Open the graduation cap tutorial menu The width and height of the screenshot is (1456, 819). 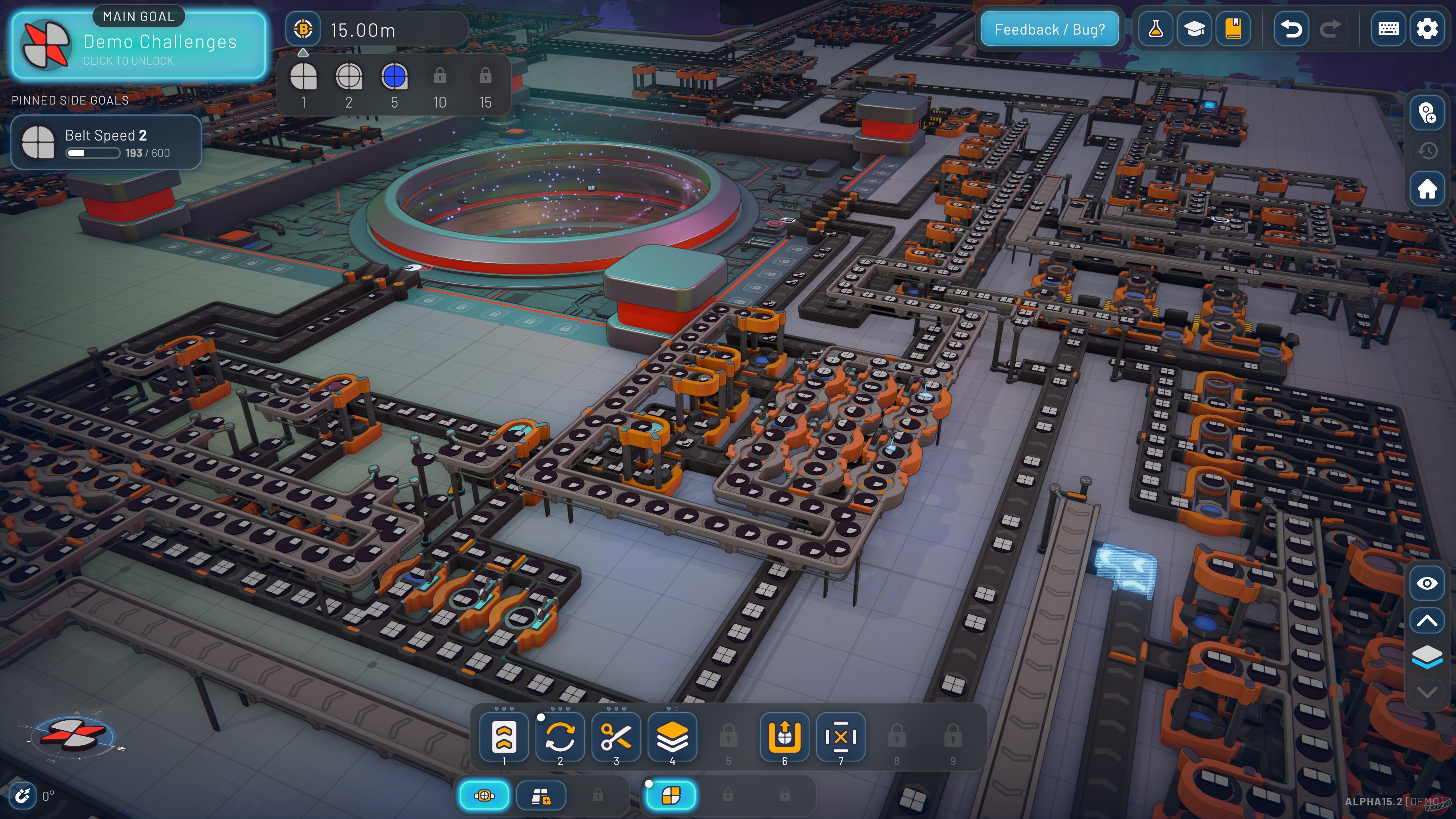coord(1194,29)
